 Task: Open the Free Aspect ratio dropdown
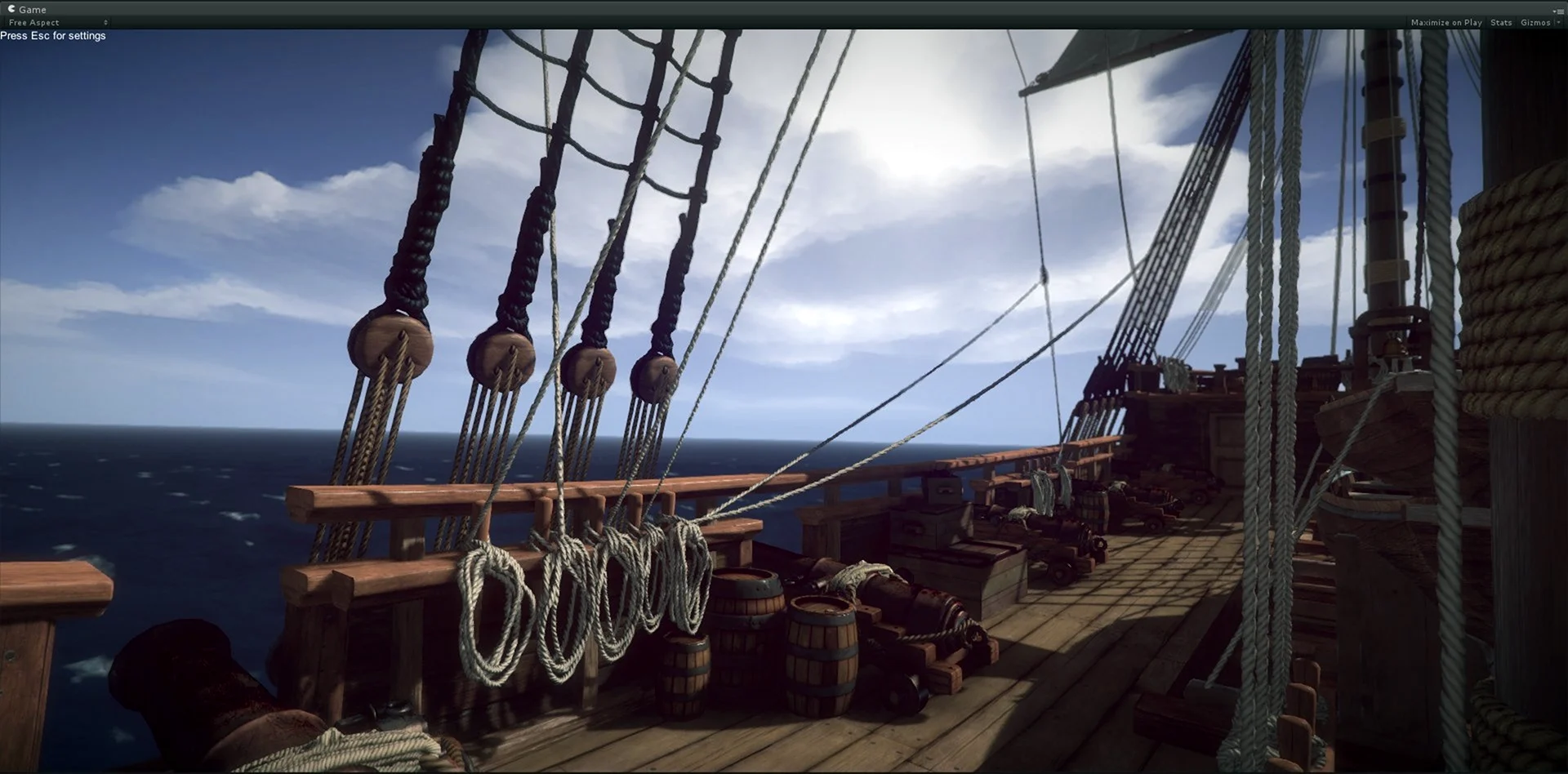(57, 23)
